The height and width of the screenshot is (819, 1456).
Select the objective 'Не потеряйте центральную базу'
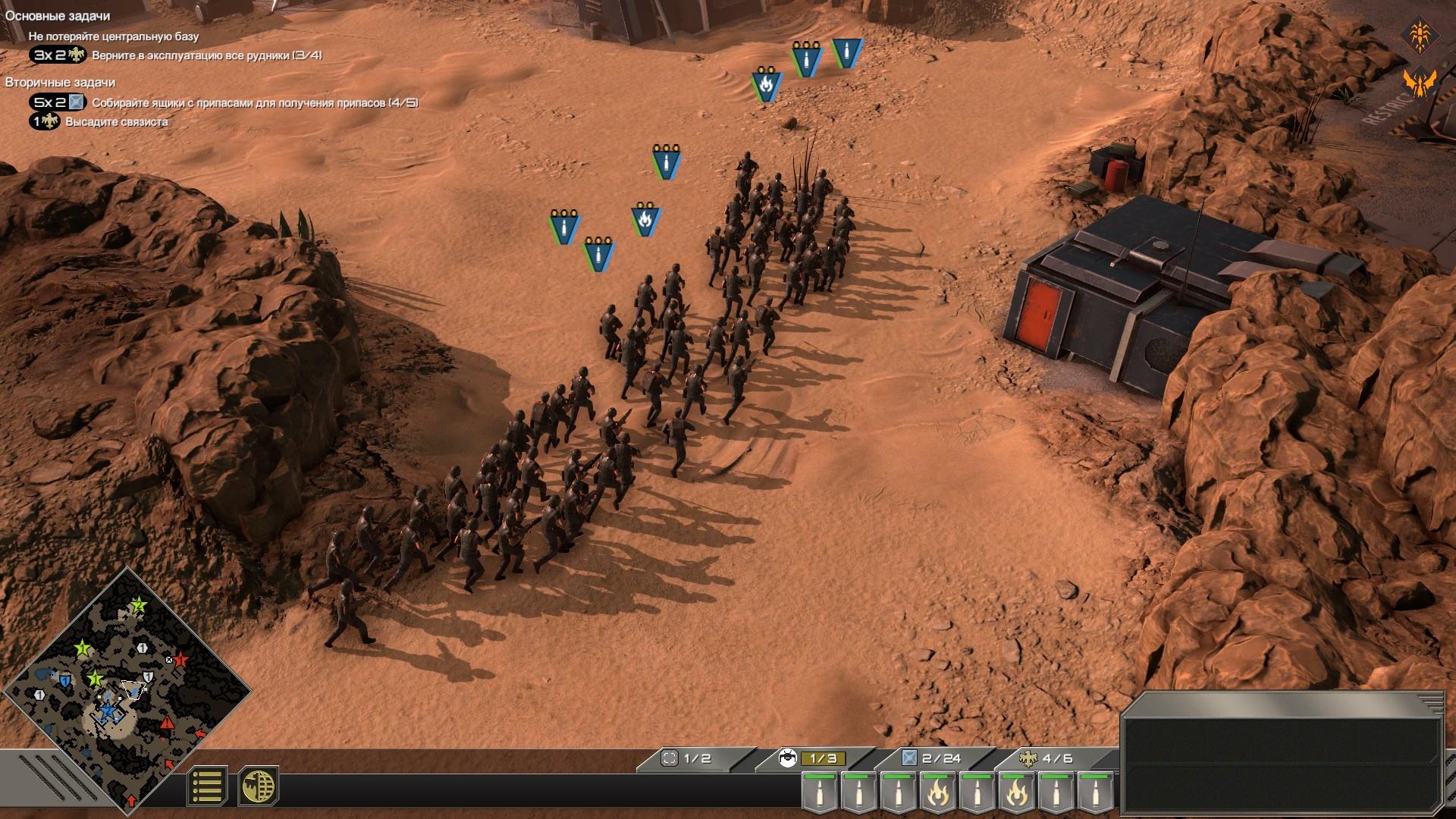[x=114, y=36]
